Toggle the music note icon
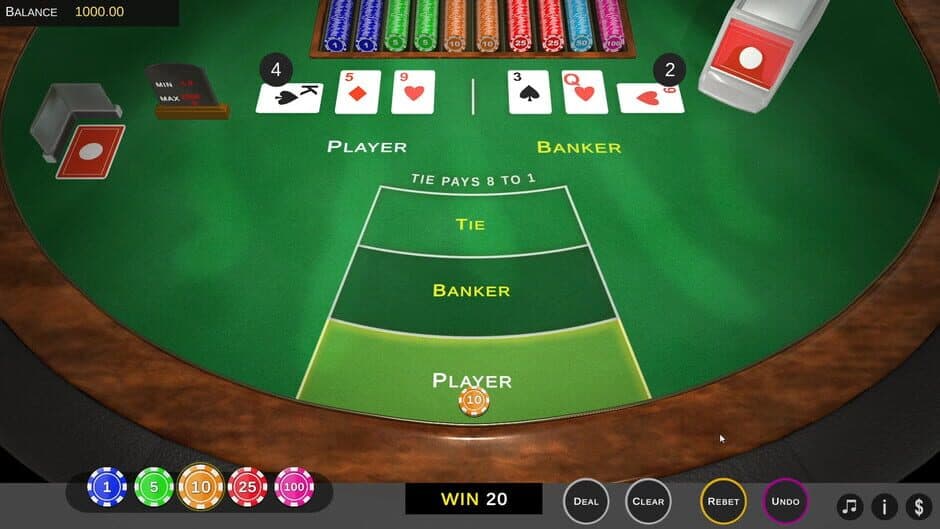Viewport: 940px width, 529px height. [850, 506]
